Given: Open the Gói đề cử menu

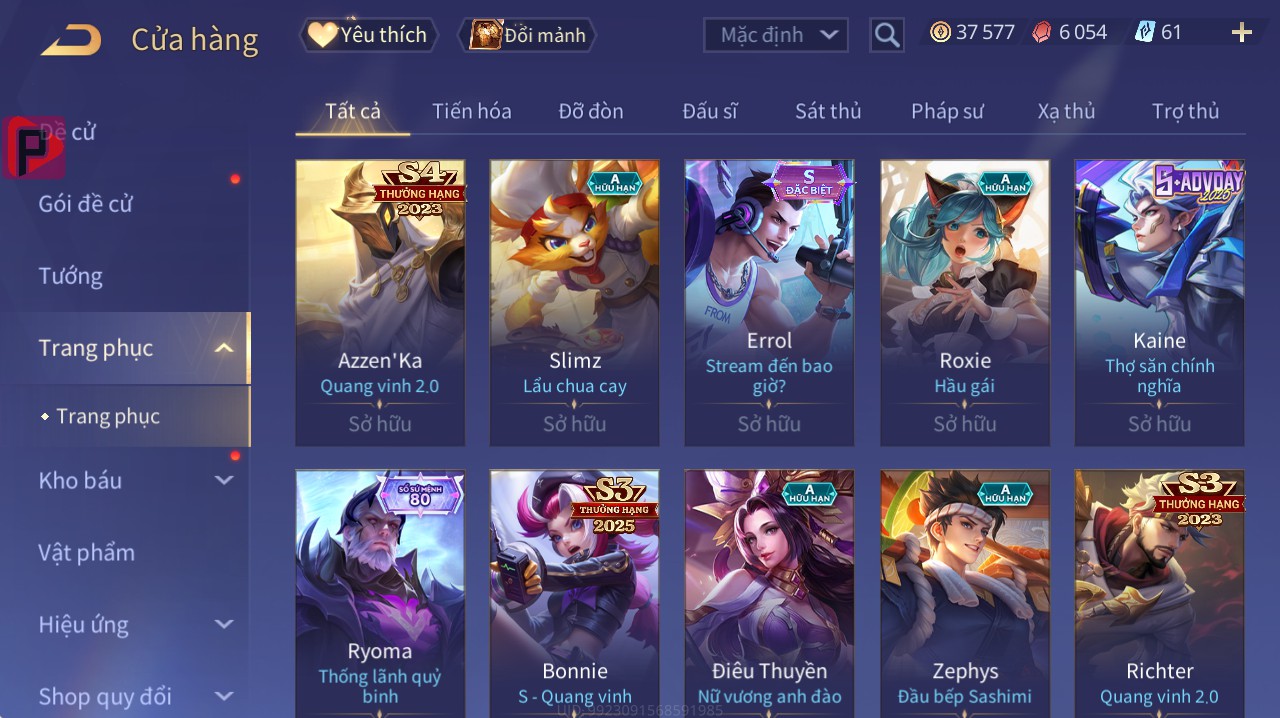Looking at the screenshot, I should [86, 204].
